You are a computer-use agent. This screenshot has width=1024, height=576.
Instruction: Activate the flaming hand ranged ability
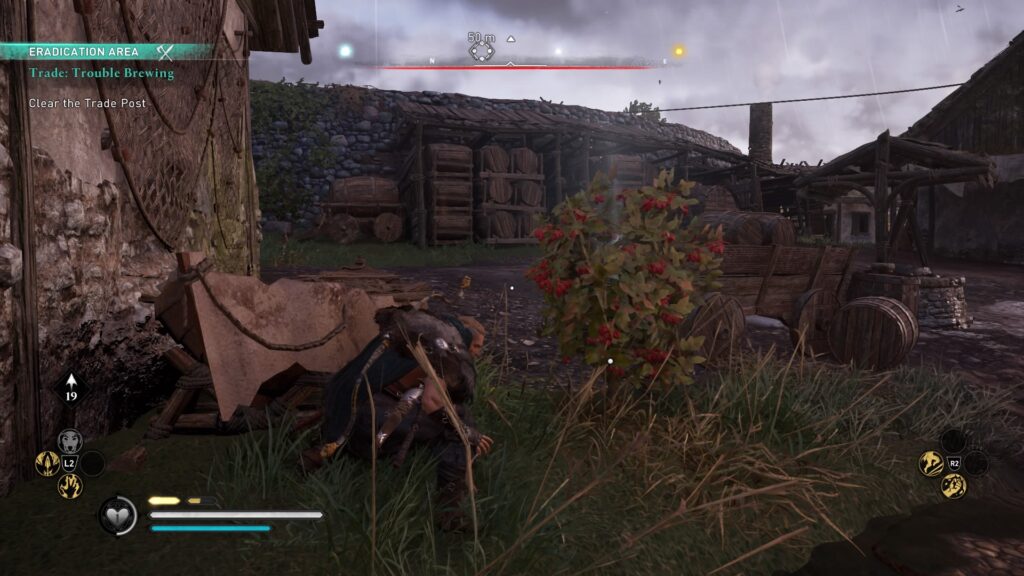[x=69, y=486]
